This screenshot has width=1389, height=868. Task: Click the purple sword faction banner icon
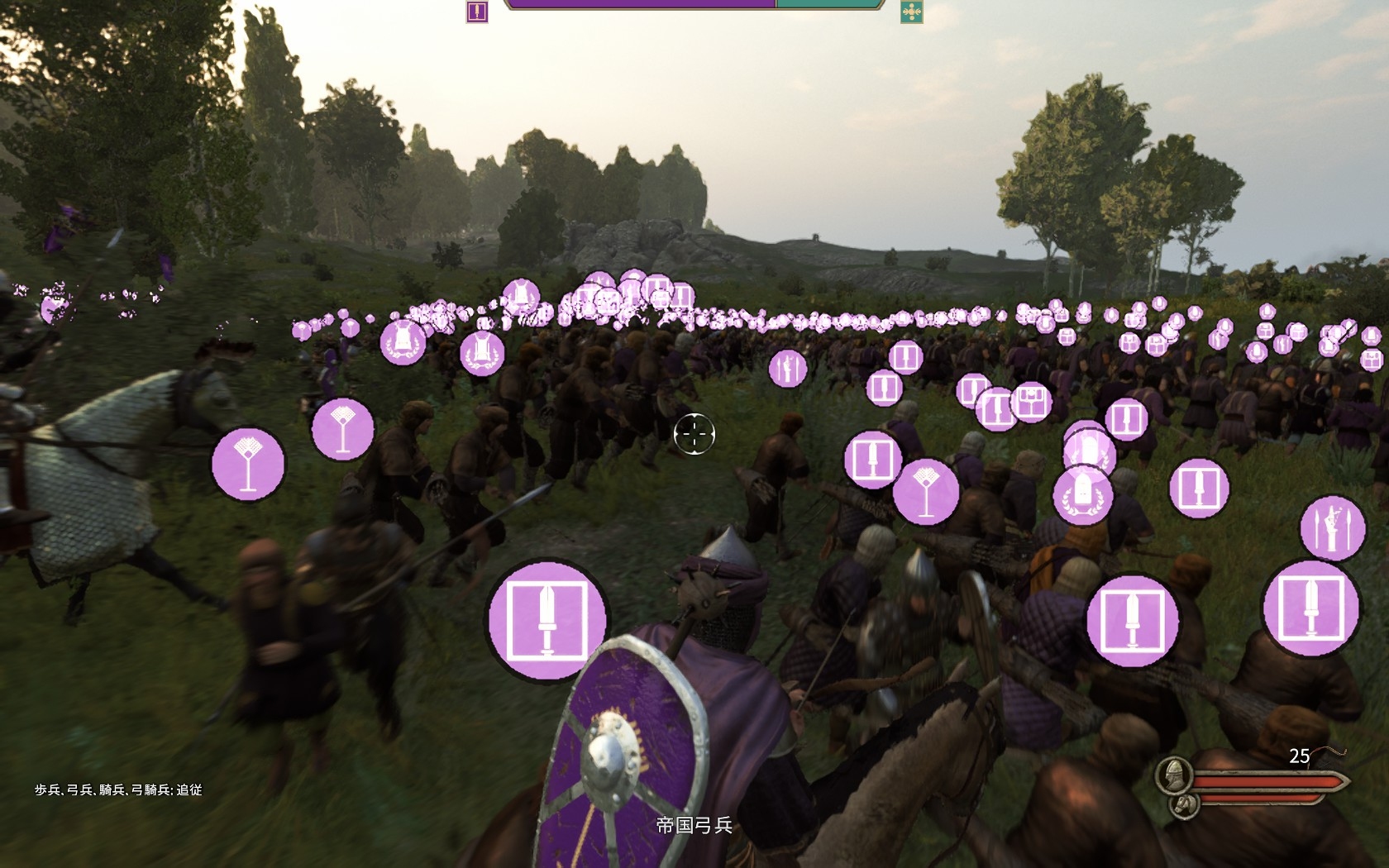click(477, 12)
